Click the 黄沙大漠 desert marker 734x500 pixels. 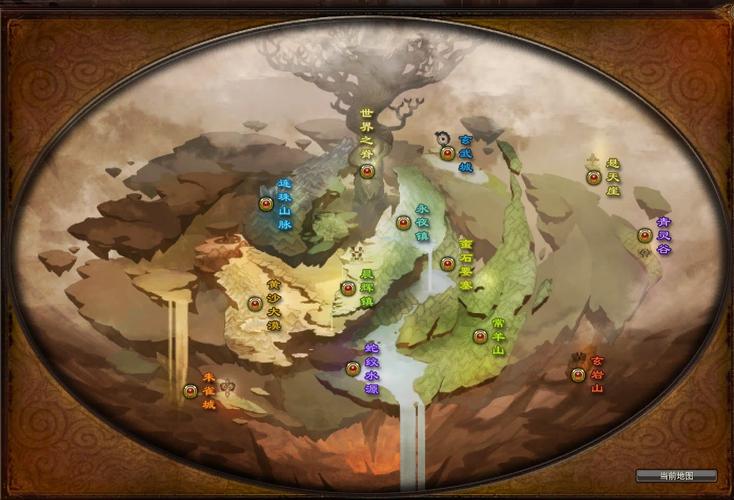[x=254, y=303]
